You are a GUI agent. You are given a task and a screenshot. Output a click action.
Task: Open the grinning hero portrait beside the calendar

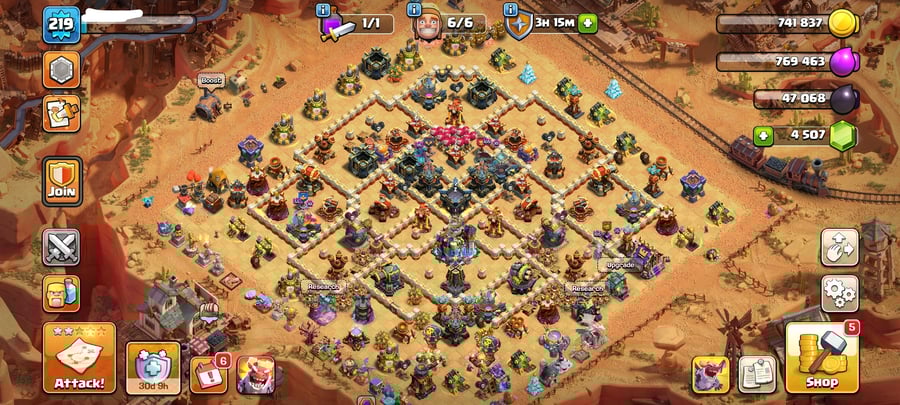coord(254,375)
